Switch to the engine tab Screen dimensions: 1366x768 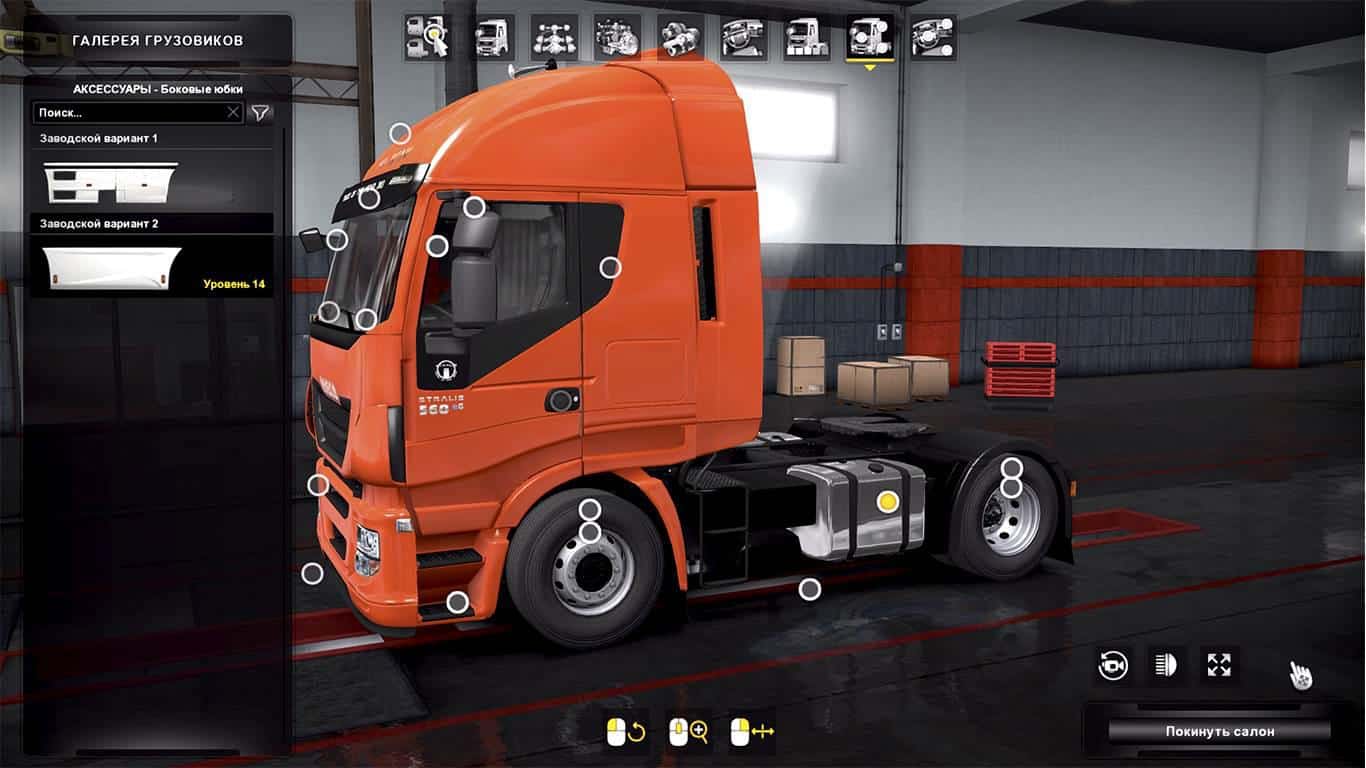(617, 38)
